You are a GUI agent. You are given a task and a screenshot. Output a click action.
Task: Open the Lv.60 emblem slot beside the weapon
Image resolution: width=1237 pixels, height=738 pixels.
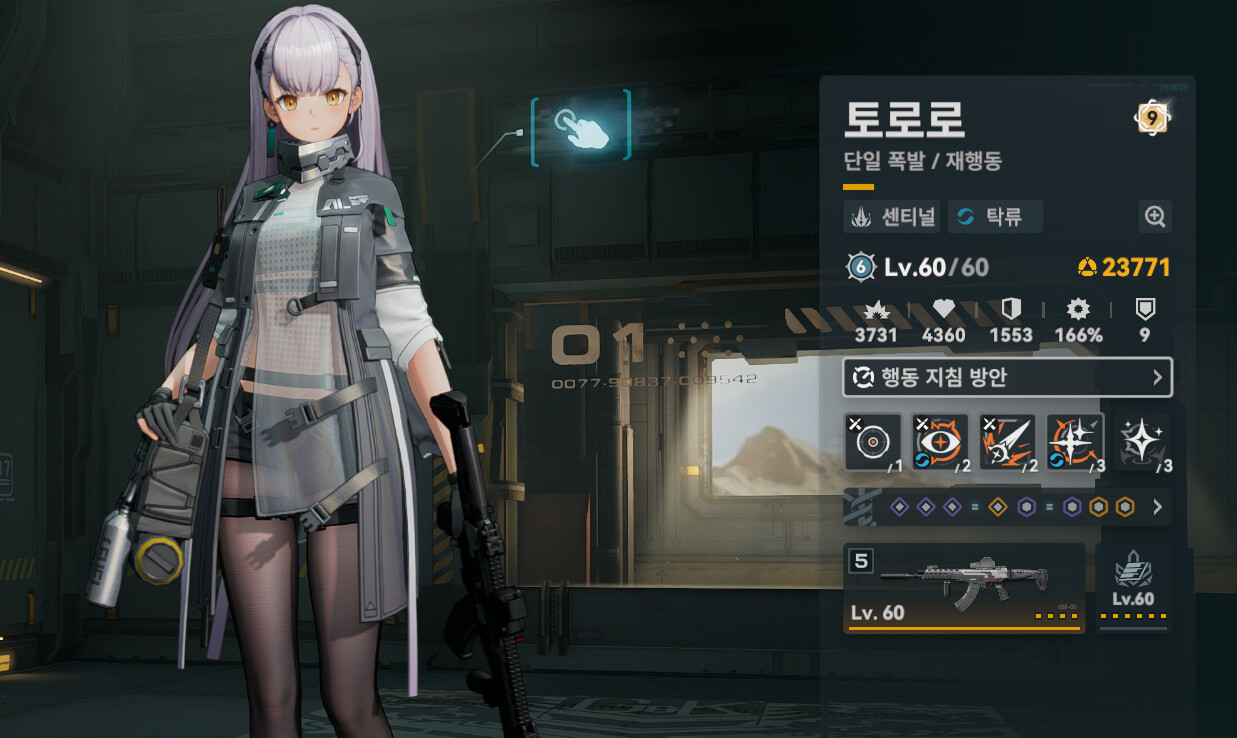pyautogui.click(x=1133, y=588)
